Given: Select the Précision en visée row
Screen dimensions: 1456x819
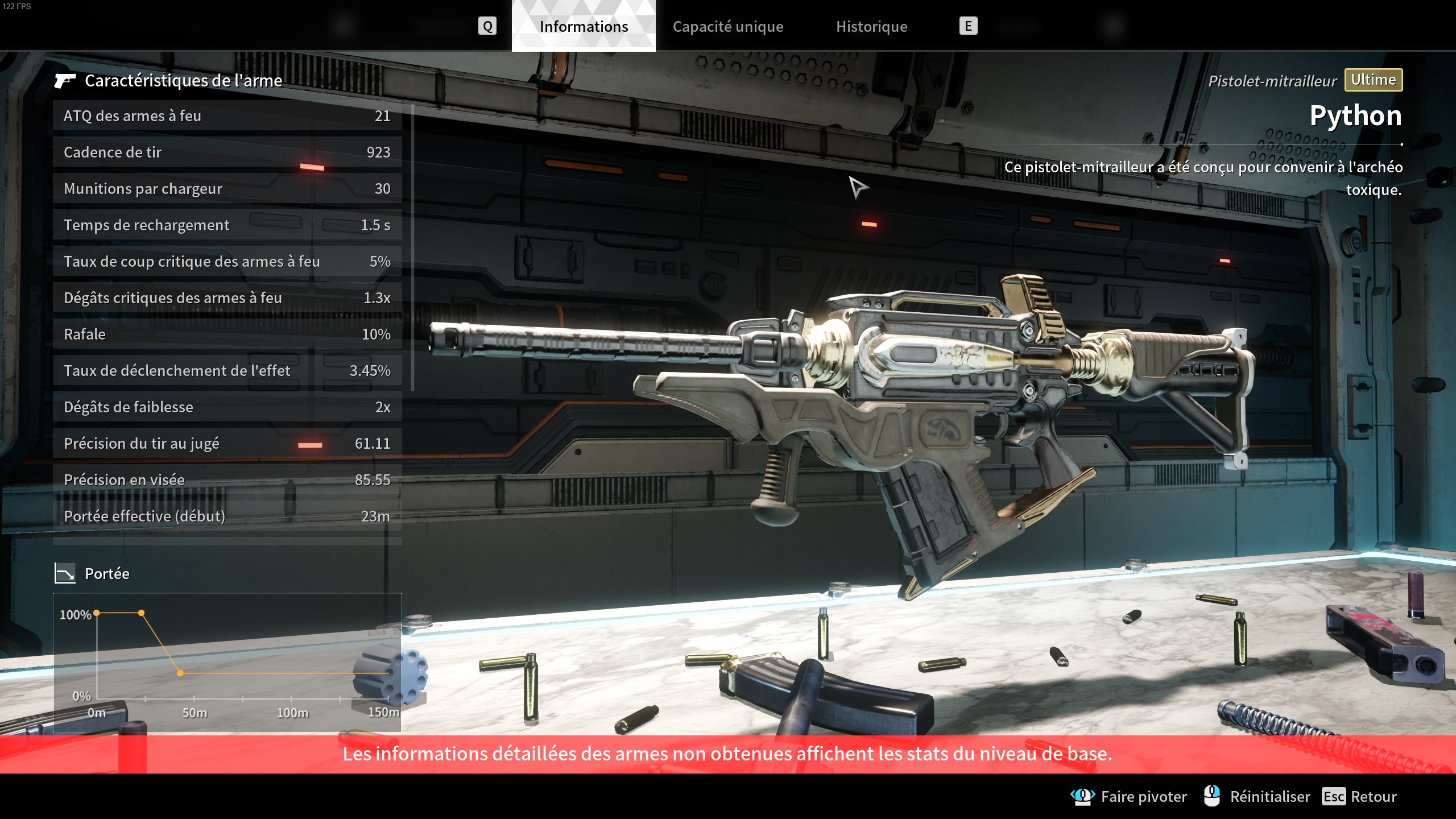Looking at the screenshot, I should (227, 480).
